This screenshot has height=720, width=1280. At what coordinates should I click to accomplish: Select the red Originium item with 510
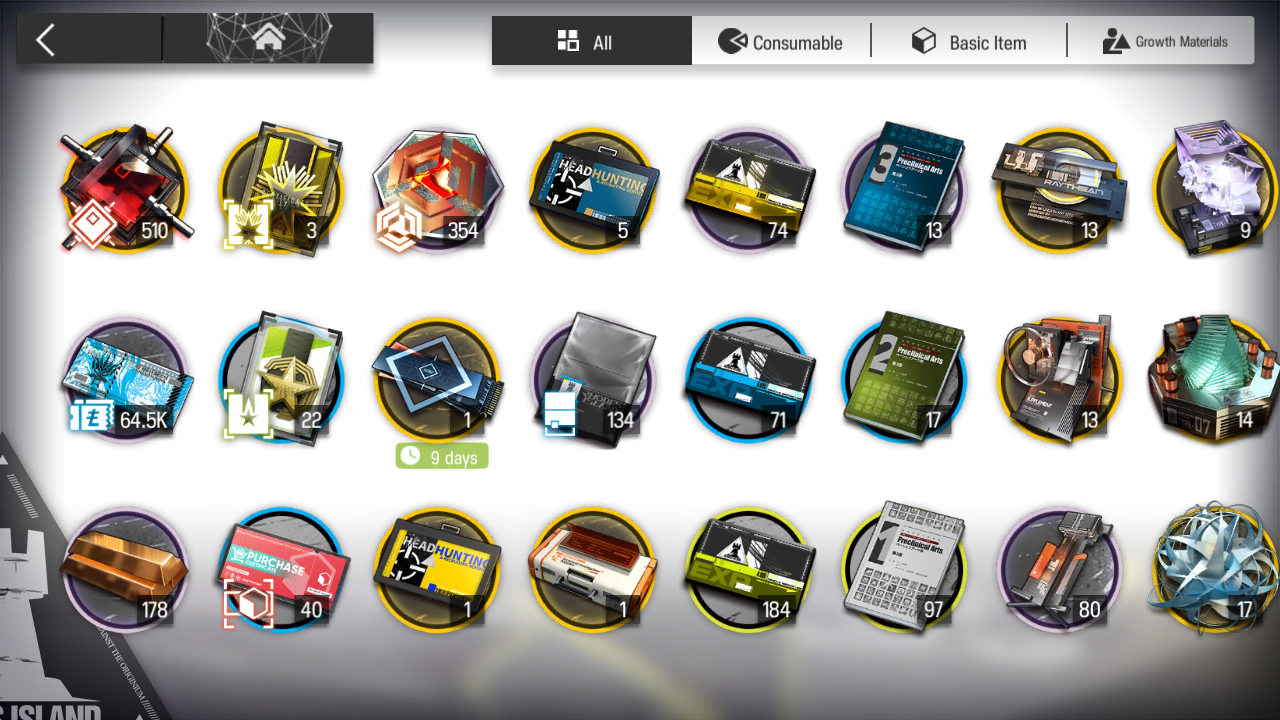coord(124,190)
